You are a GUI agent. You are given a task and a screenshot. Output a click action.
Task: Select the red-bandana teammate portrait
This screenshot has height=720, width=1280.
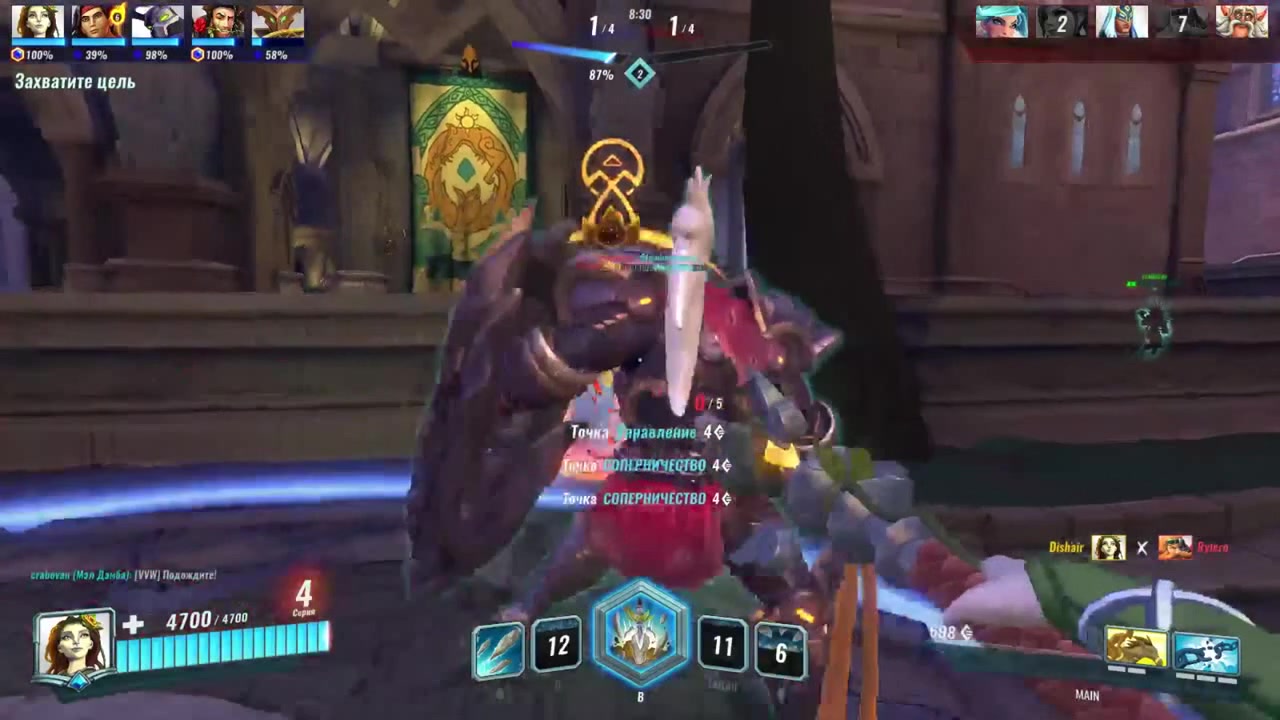point(98,22)
